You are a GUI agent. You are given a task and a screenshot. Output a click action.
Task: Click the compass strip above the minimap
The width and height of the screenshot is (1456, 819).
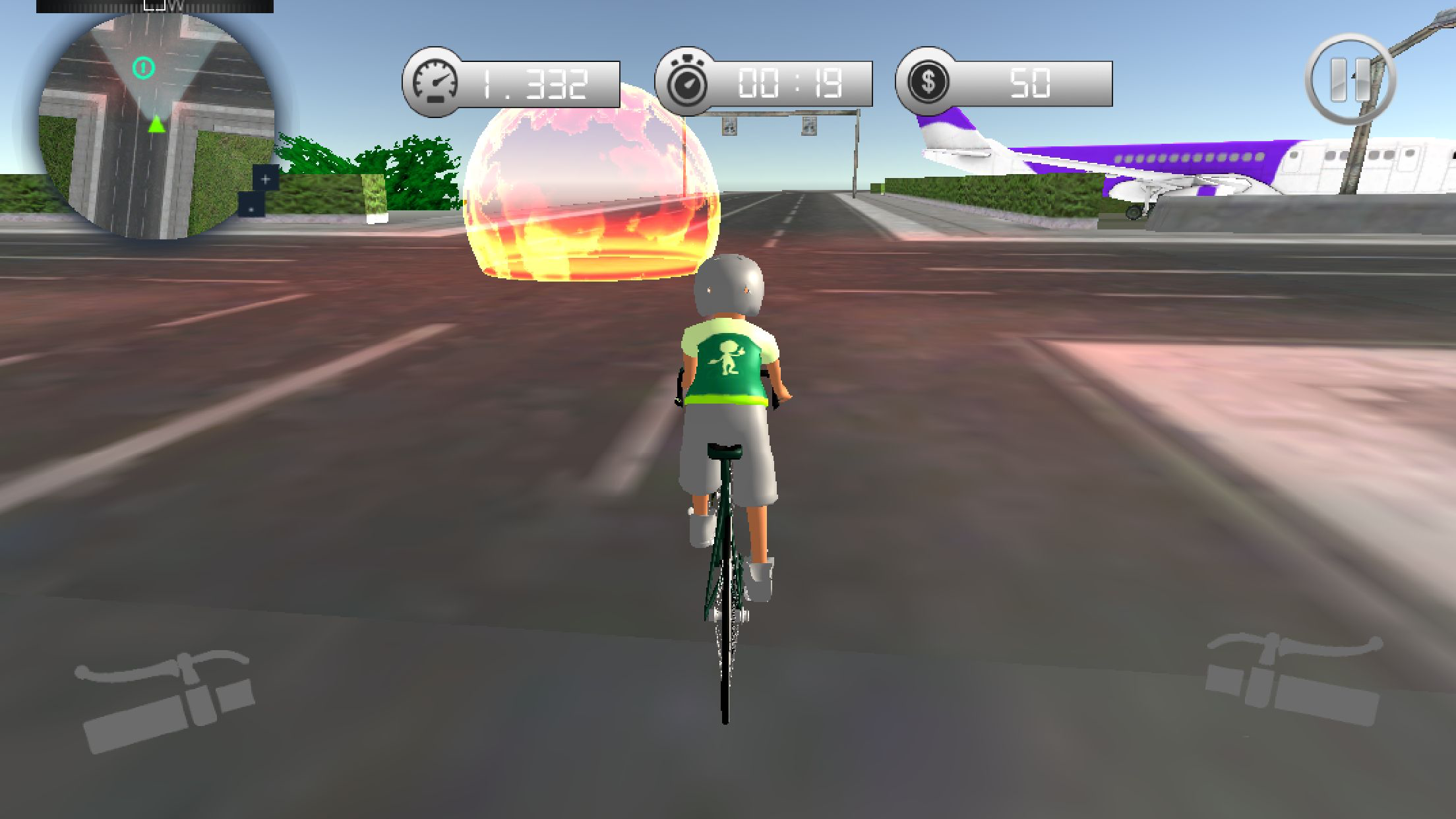pyautogui.click(x=154, y=6)
